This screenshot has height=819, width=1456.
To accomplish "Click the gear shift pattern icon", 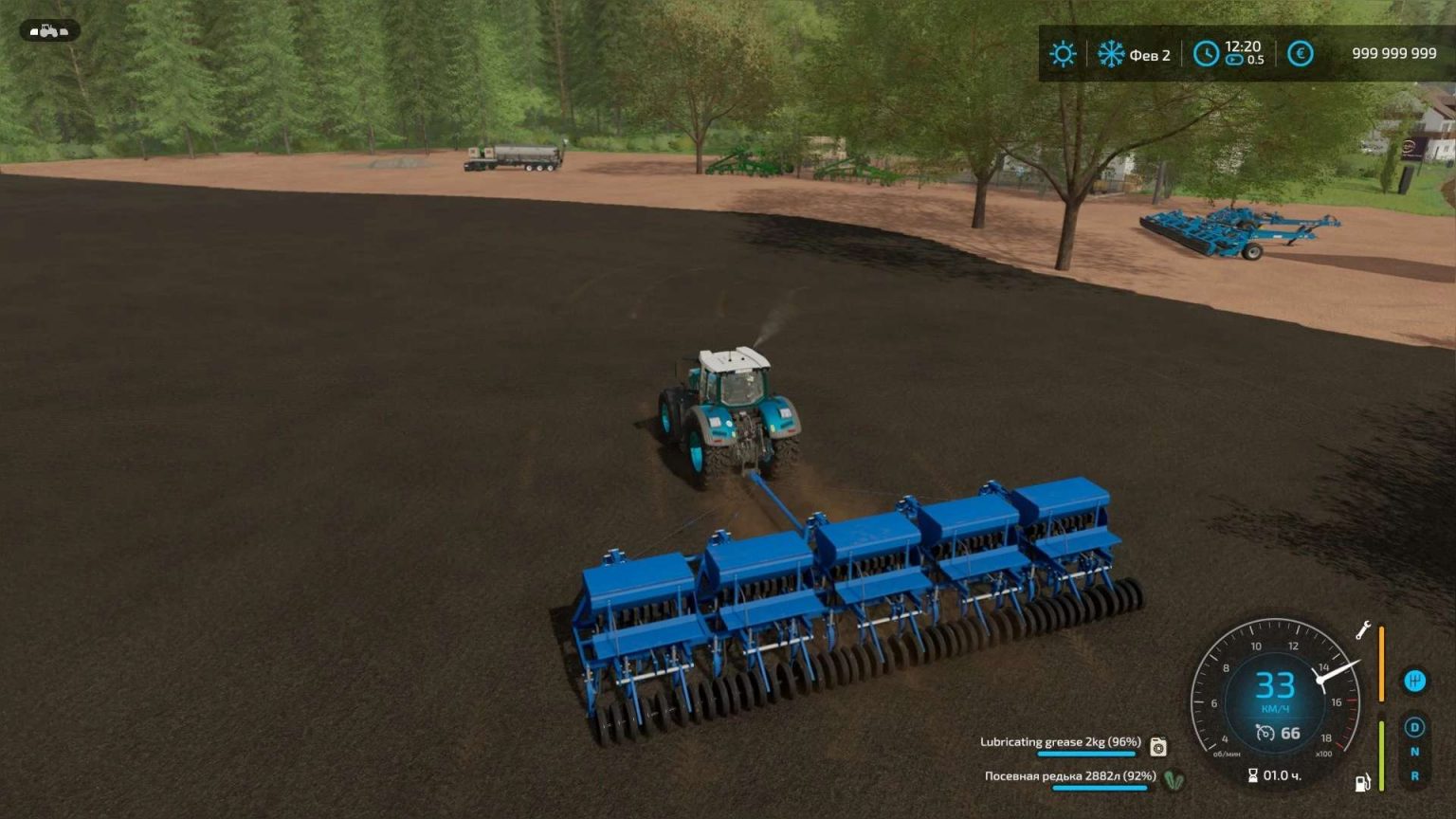I will coord(1414,680).
